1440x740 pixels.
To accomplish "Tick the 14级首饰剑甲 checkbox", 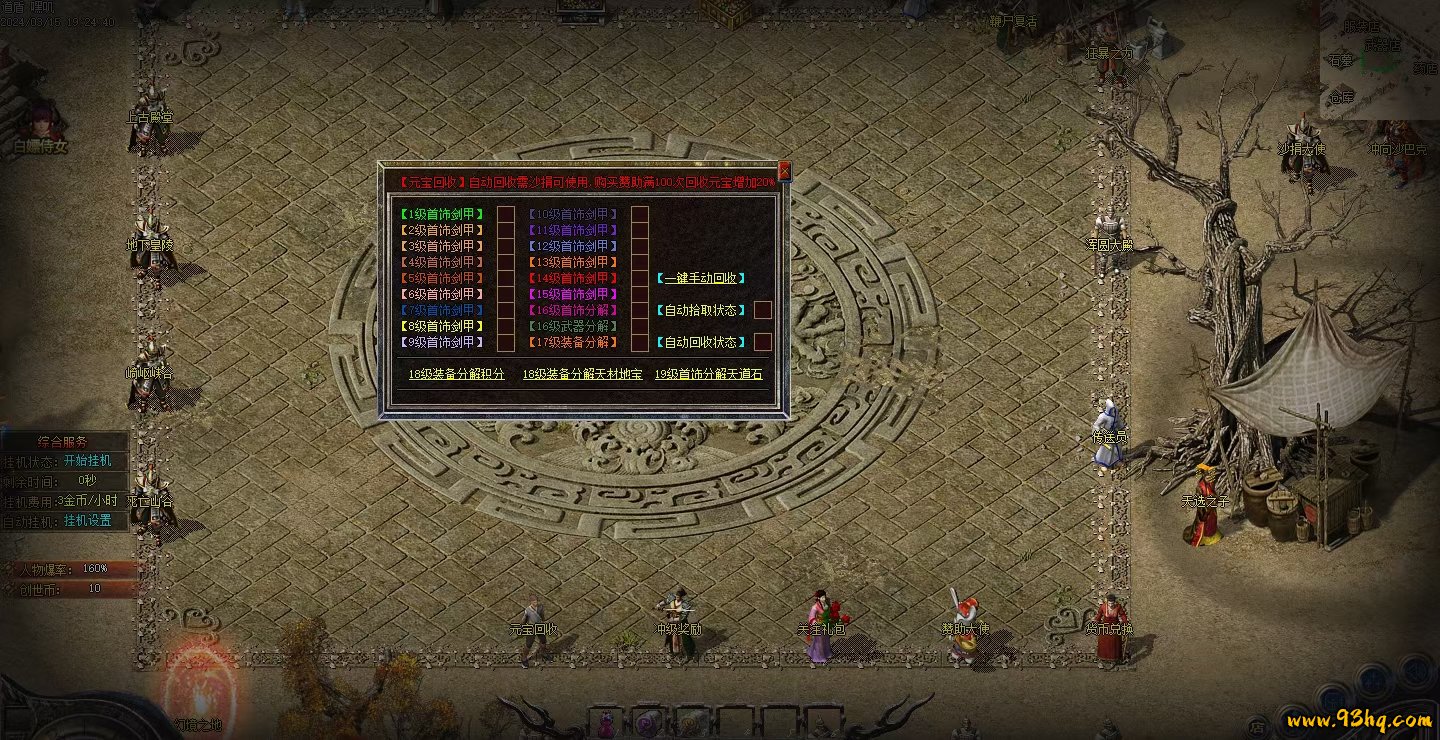I will 640,278.
